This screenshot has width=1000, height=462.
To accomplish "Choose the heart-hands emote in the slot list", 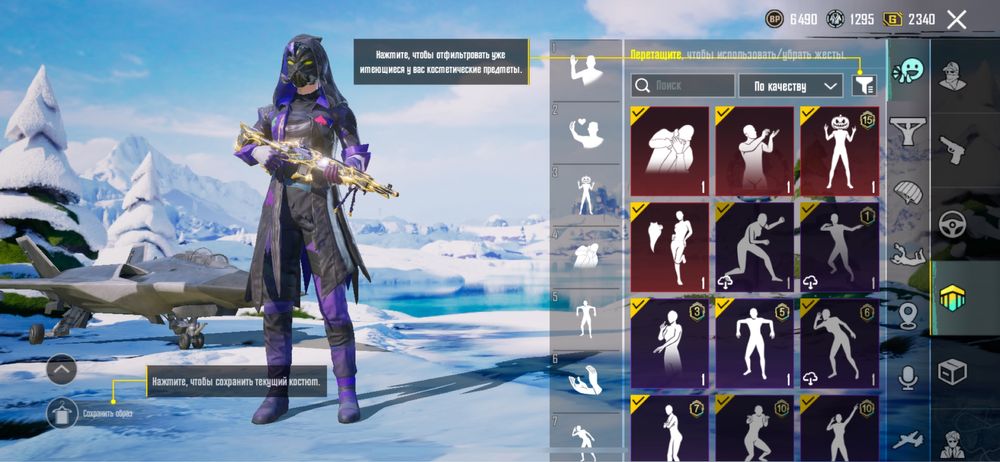I will (585, 129).
